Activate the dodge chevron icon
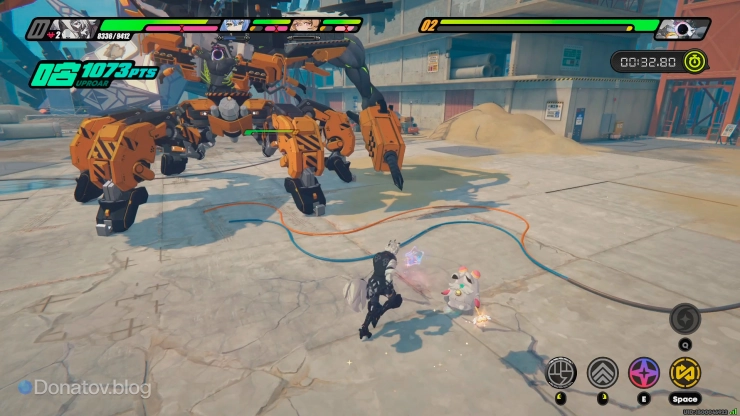This screenshot has width=740, height=416. 602,373
